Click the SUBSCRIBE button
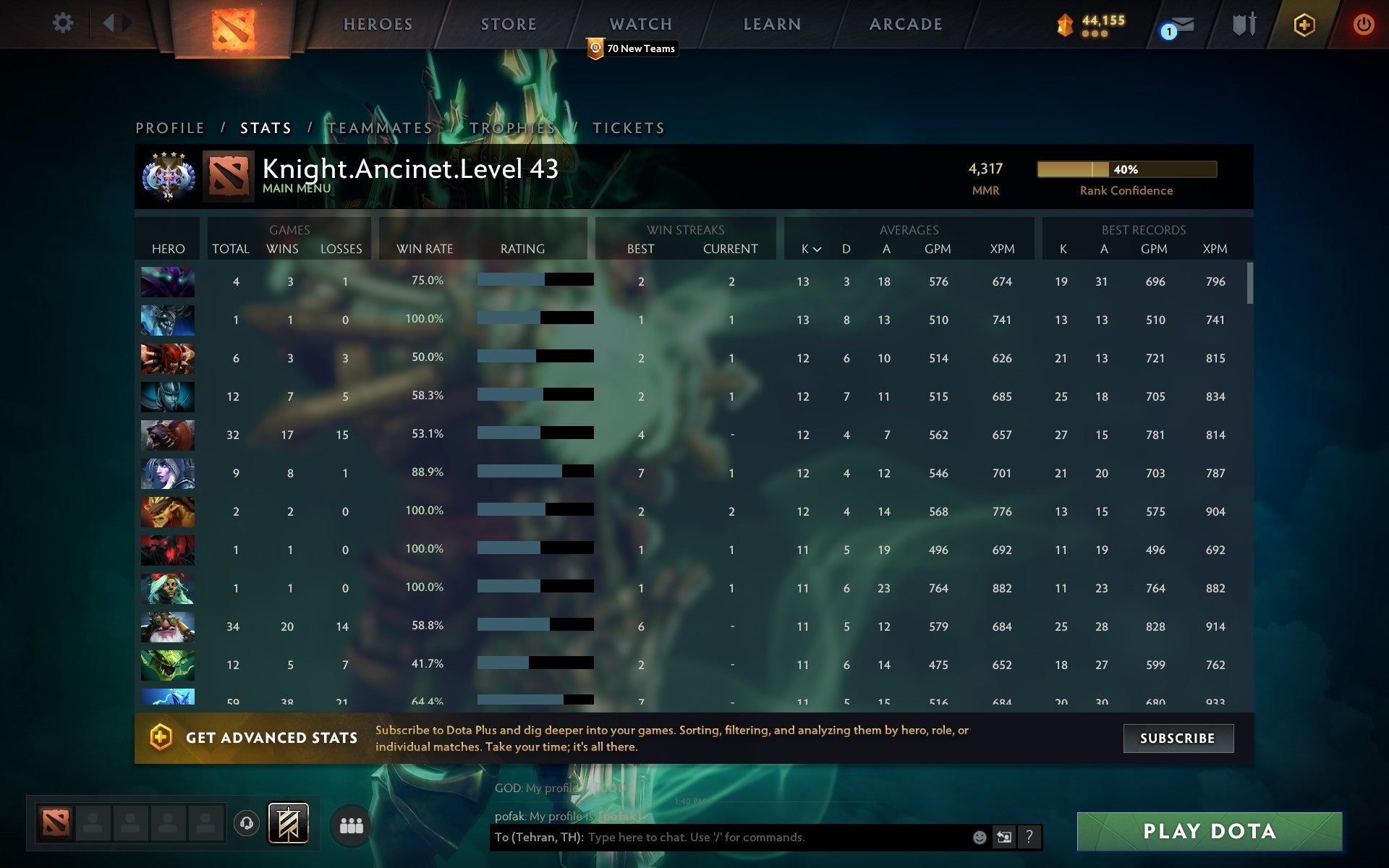This screenshot has height=868, width=1389. tap(1177, 739)
